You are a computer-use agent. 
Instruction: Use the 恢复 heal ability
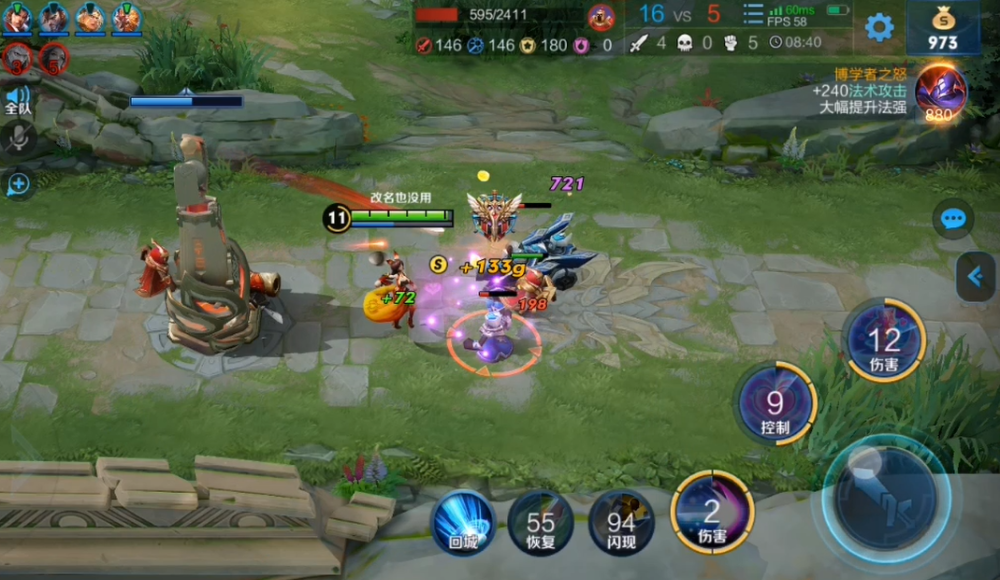(x=540, y=522)
